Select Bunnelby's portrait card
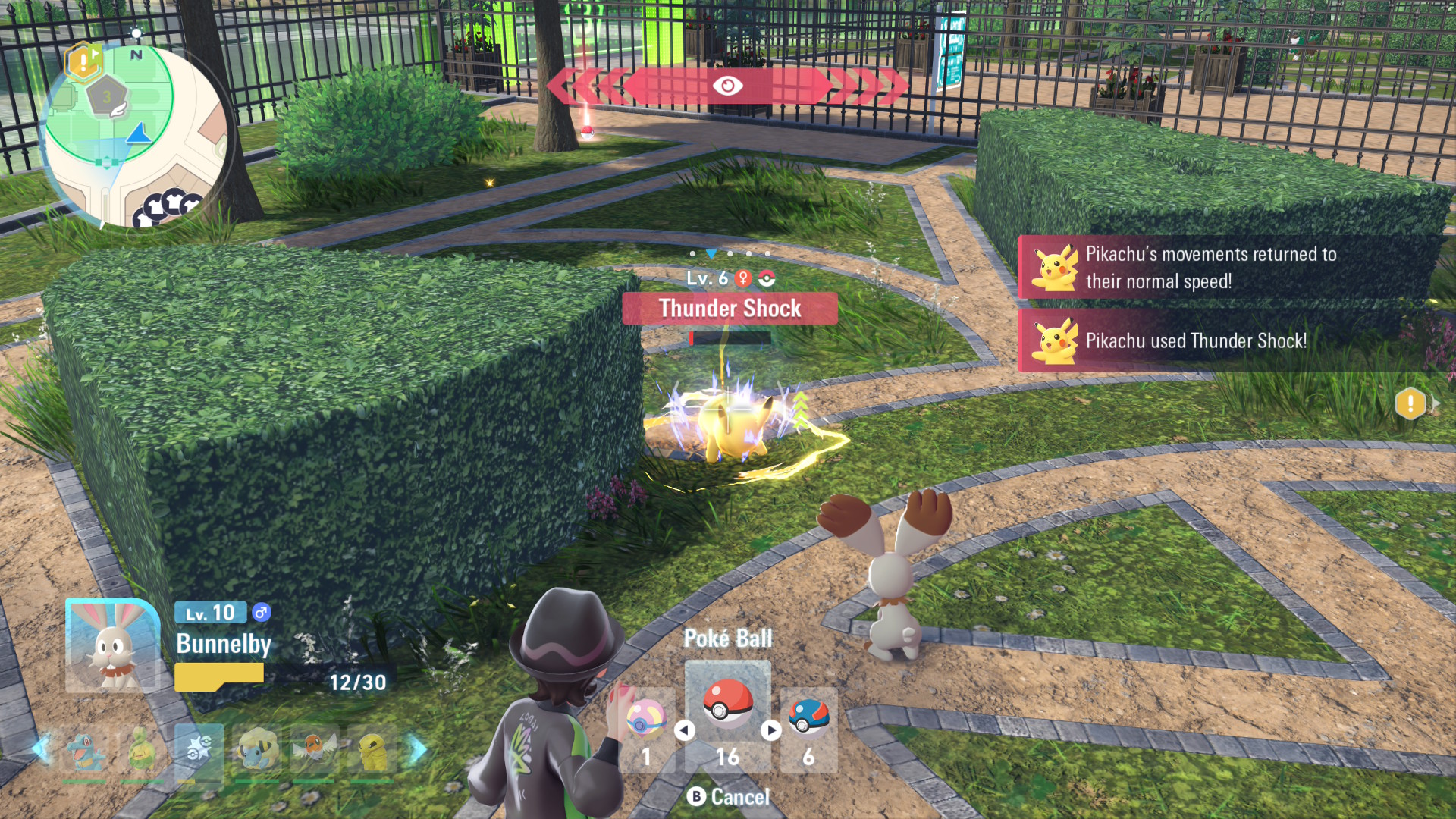Viewport: 1456px width, 819px height. pos(112,645)
